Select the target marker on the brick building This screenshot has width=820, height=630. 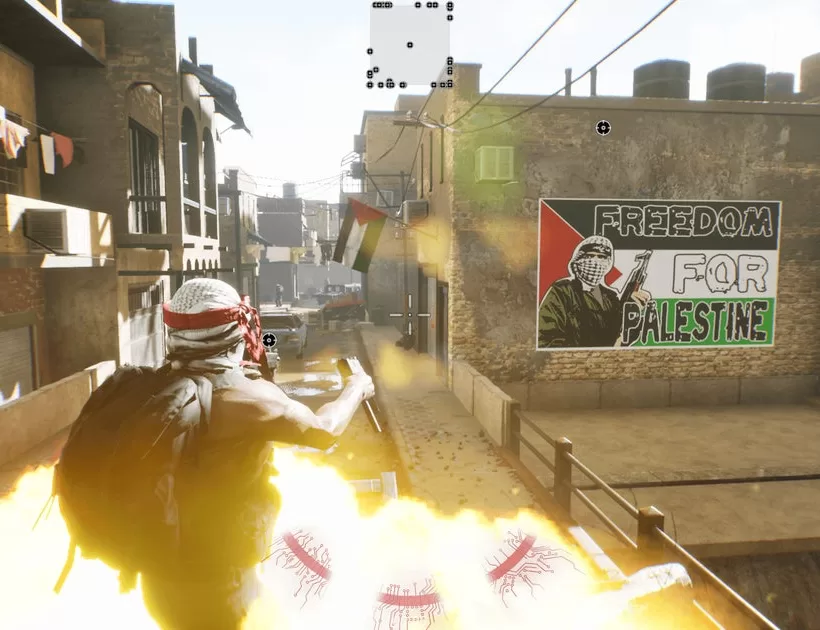[602, 127]
